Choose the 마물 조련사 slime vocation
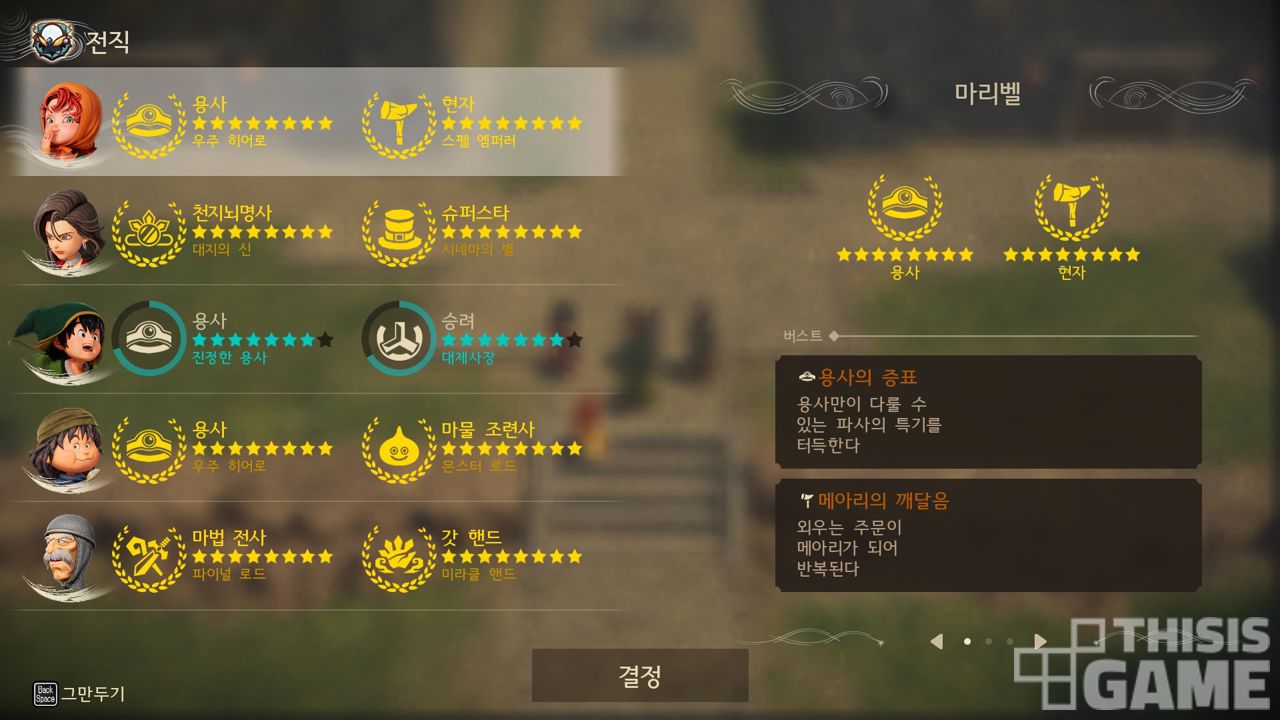 (x=475, y=447)
